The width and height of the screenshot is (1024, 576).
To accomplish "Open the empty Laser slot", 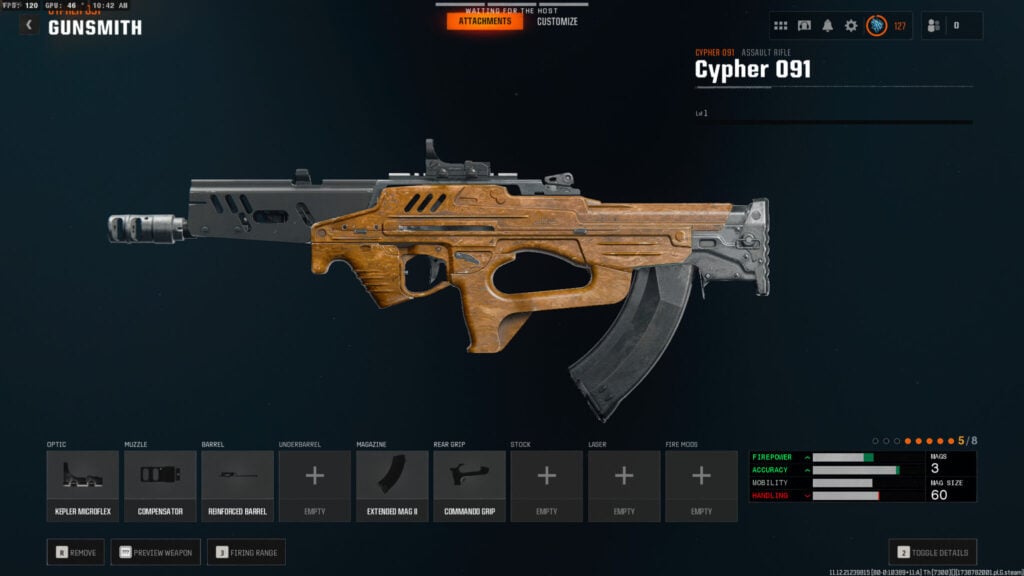I will (x=624, y=486).
